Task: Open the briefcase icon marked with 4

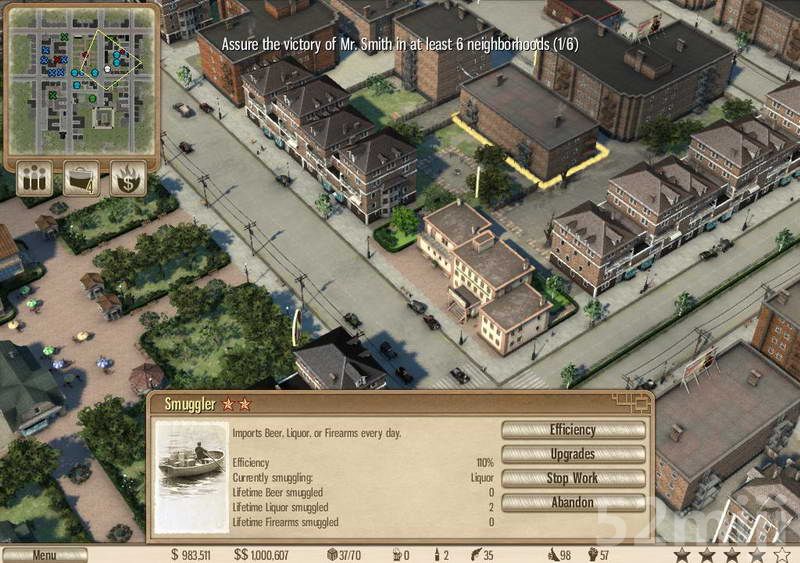Action: coord(81,178)
